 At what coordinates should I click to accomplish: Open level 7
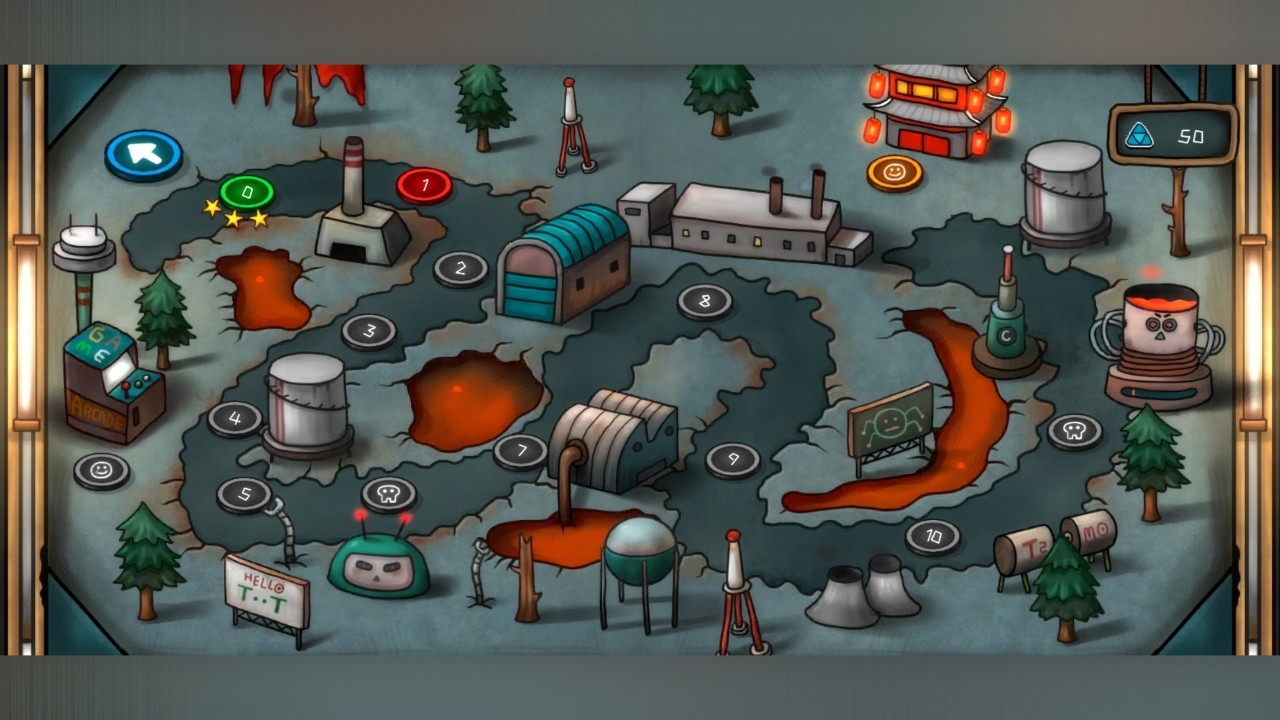coord(523,450)
